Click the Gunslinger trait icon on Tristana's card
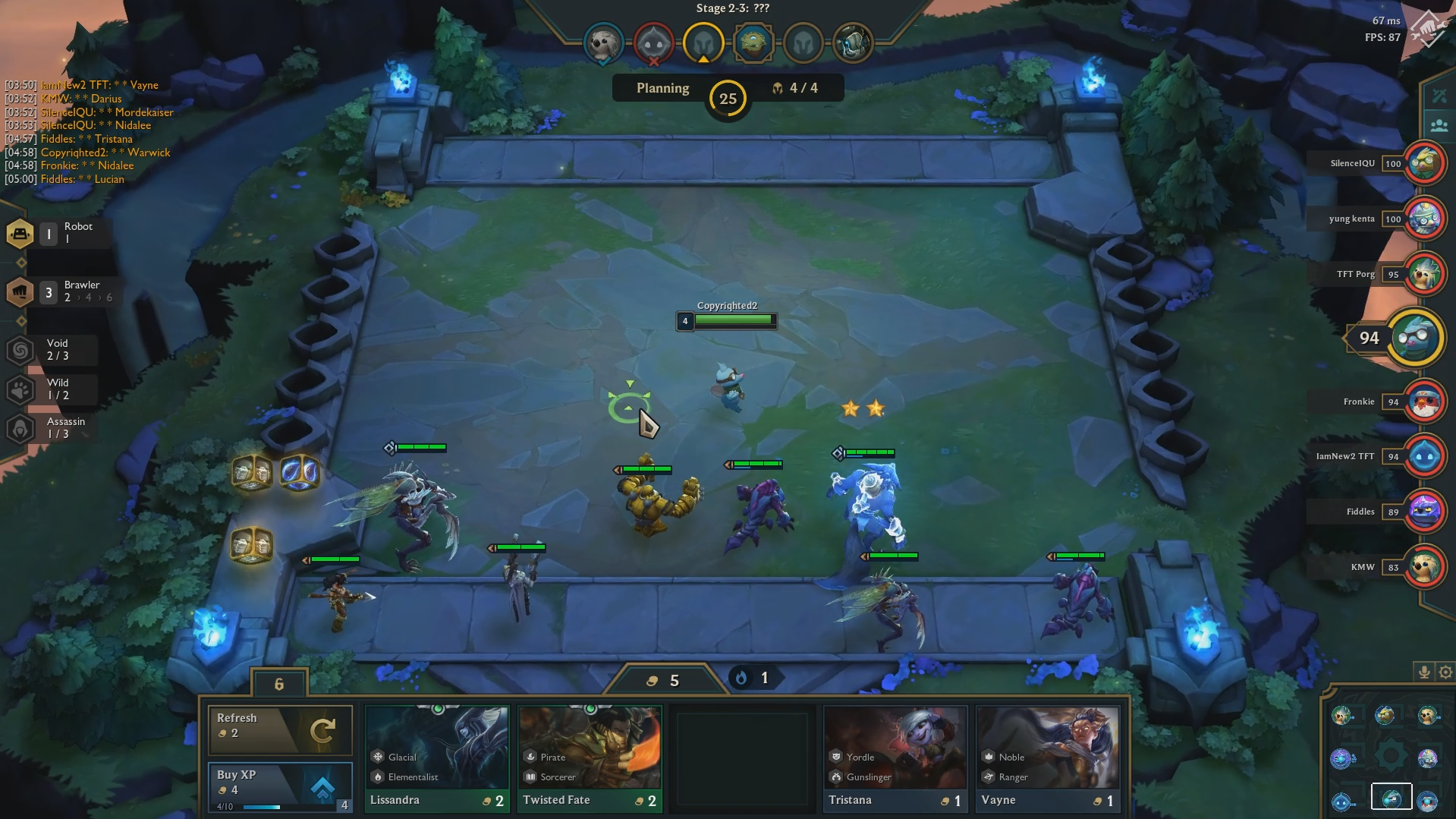 pyautogui.click(x=837, y=776)
